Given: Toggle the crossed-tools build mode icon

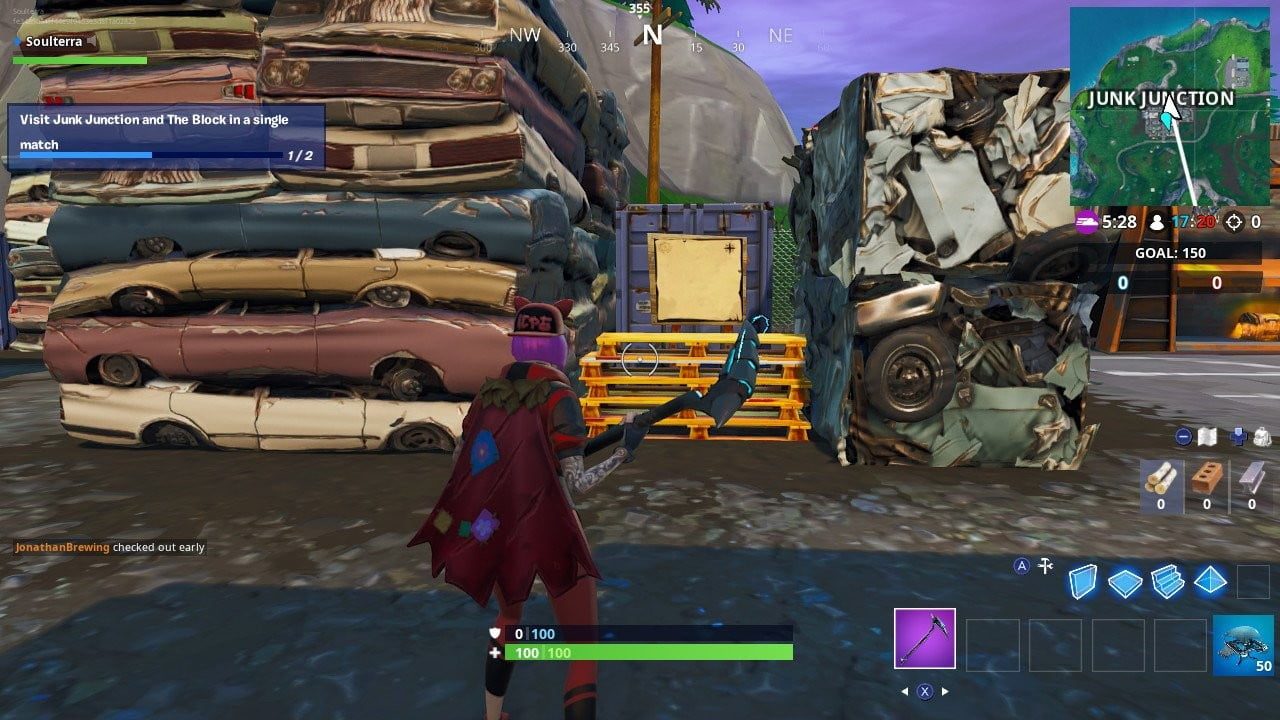Looking at the screenshot, I should coord(1046,566).
